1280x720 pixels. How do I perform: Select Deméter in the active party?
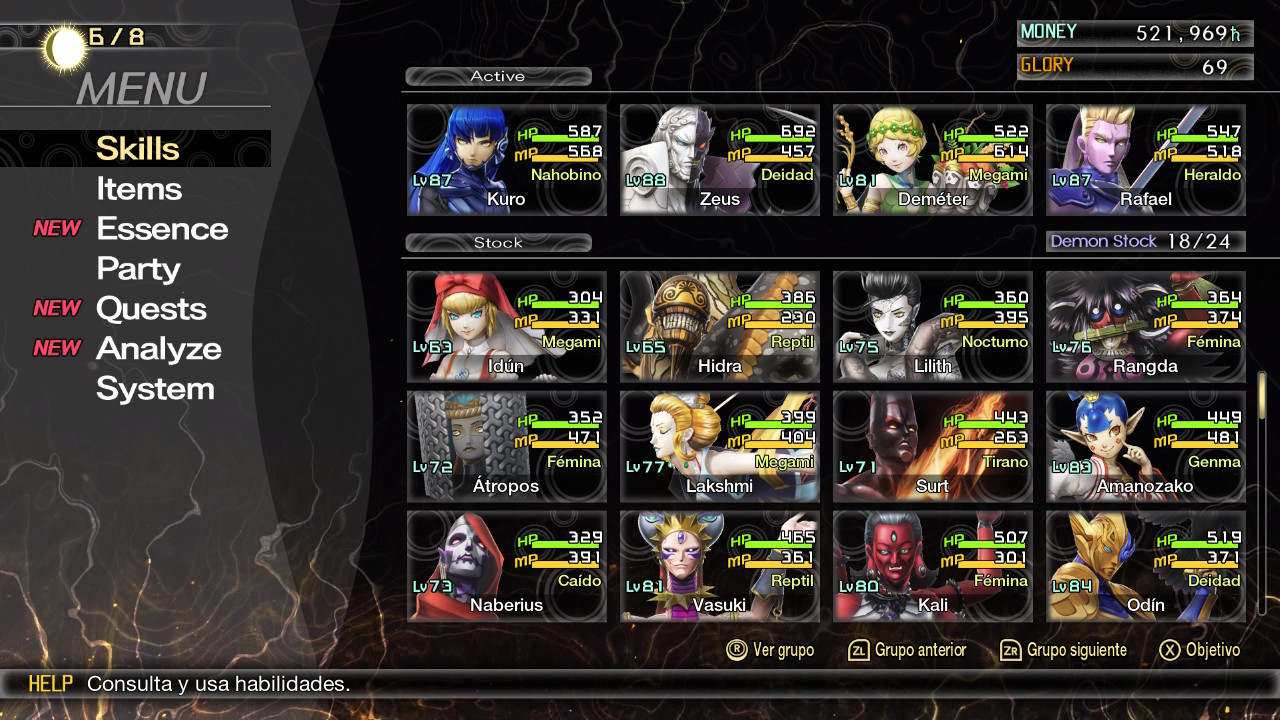click(932, 160)
